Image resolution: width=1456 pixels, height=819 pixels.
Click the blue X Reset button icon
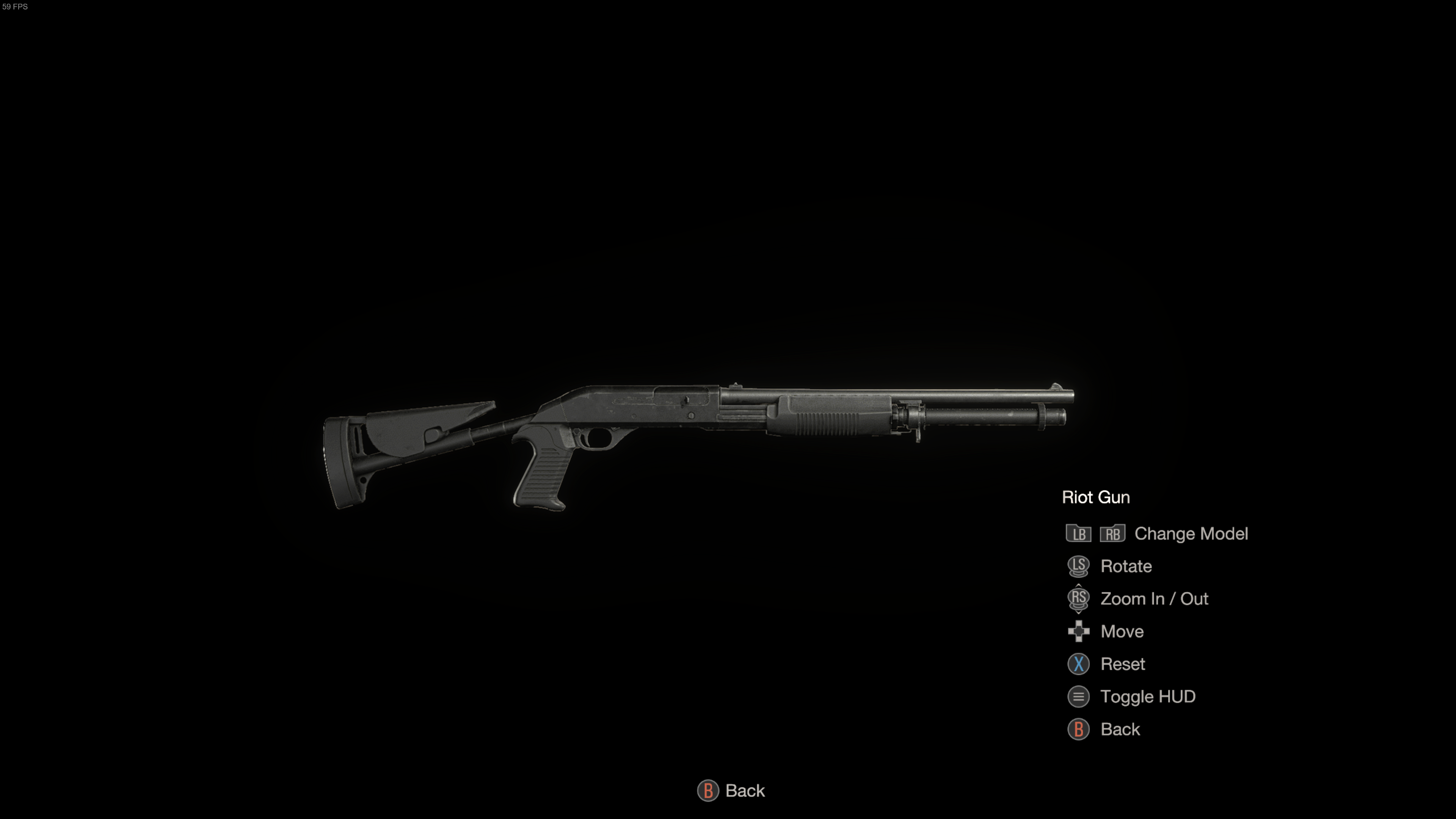(1078, 664)
